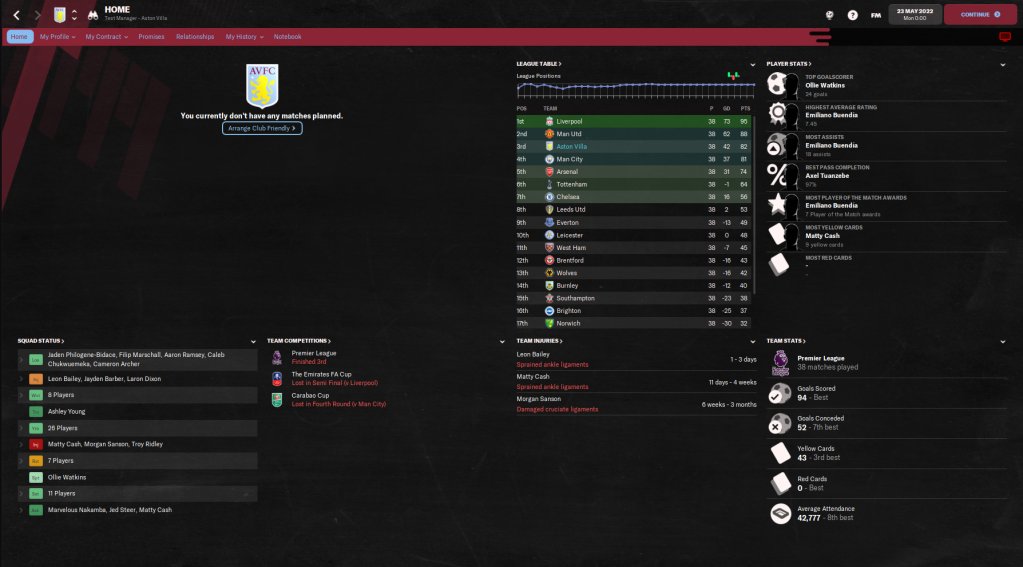
Task: Go back with the left arrow
Action: (x=16, y=15)
